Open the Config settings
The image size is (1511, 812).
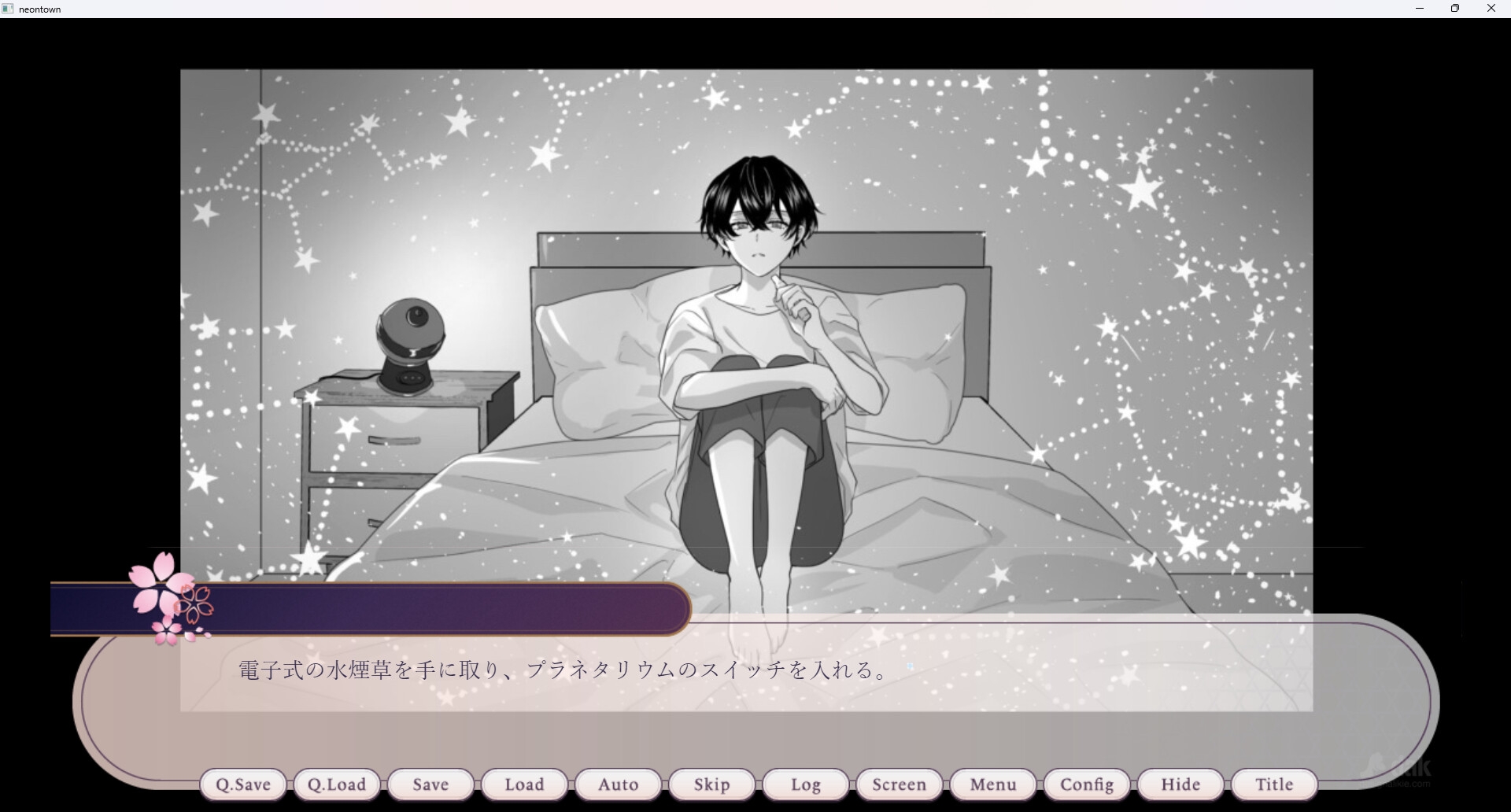[1086, 784]
